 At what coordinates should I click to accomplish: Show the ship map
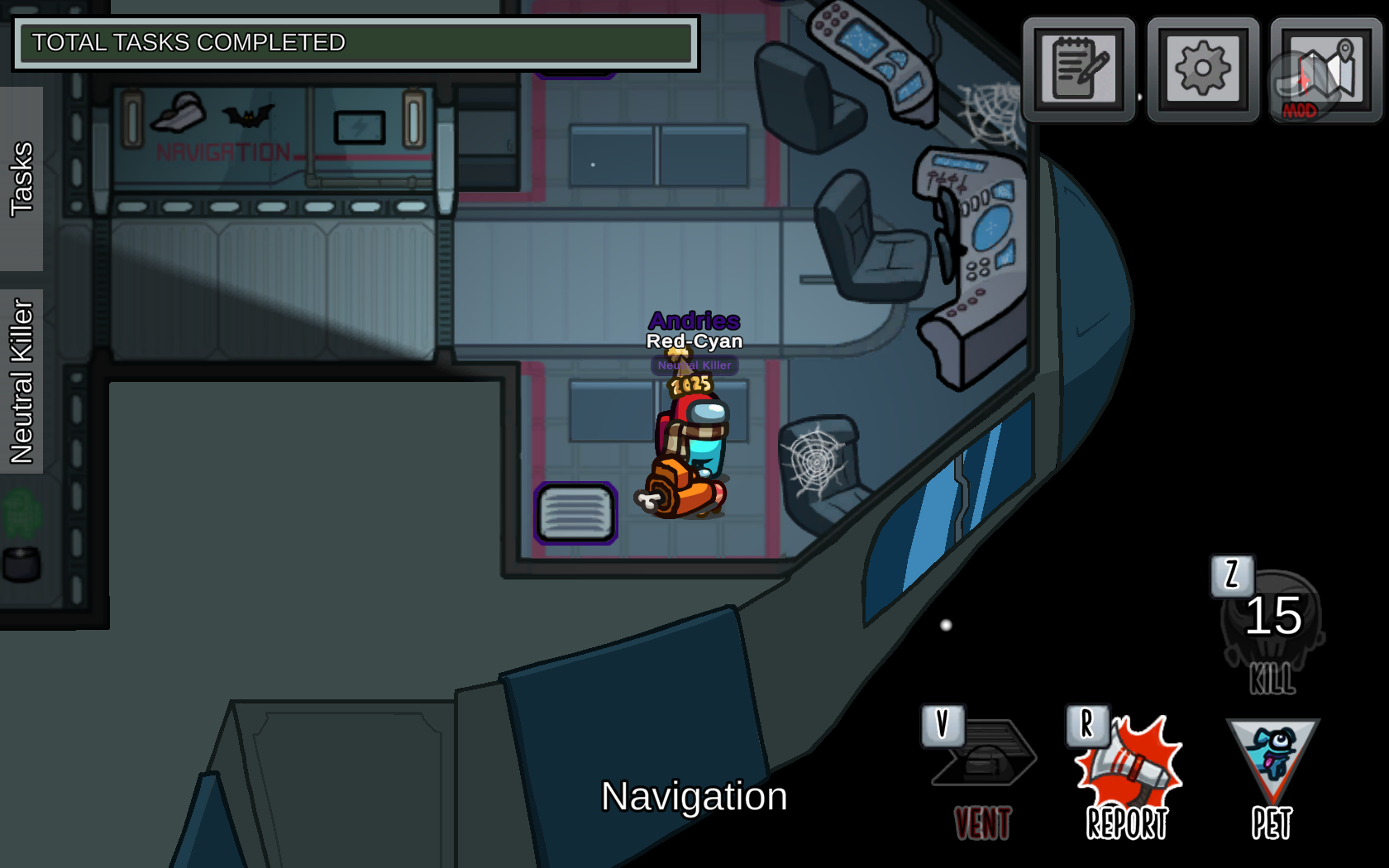tap(1325, 71)
